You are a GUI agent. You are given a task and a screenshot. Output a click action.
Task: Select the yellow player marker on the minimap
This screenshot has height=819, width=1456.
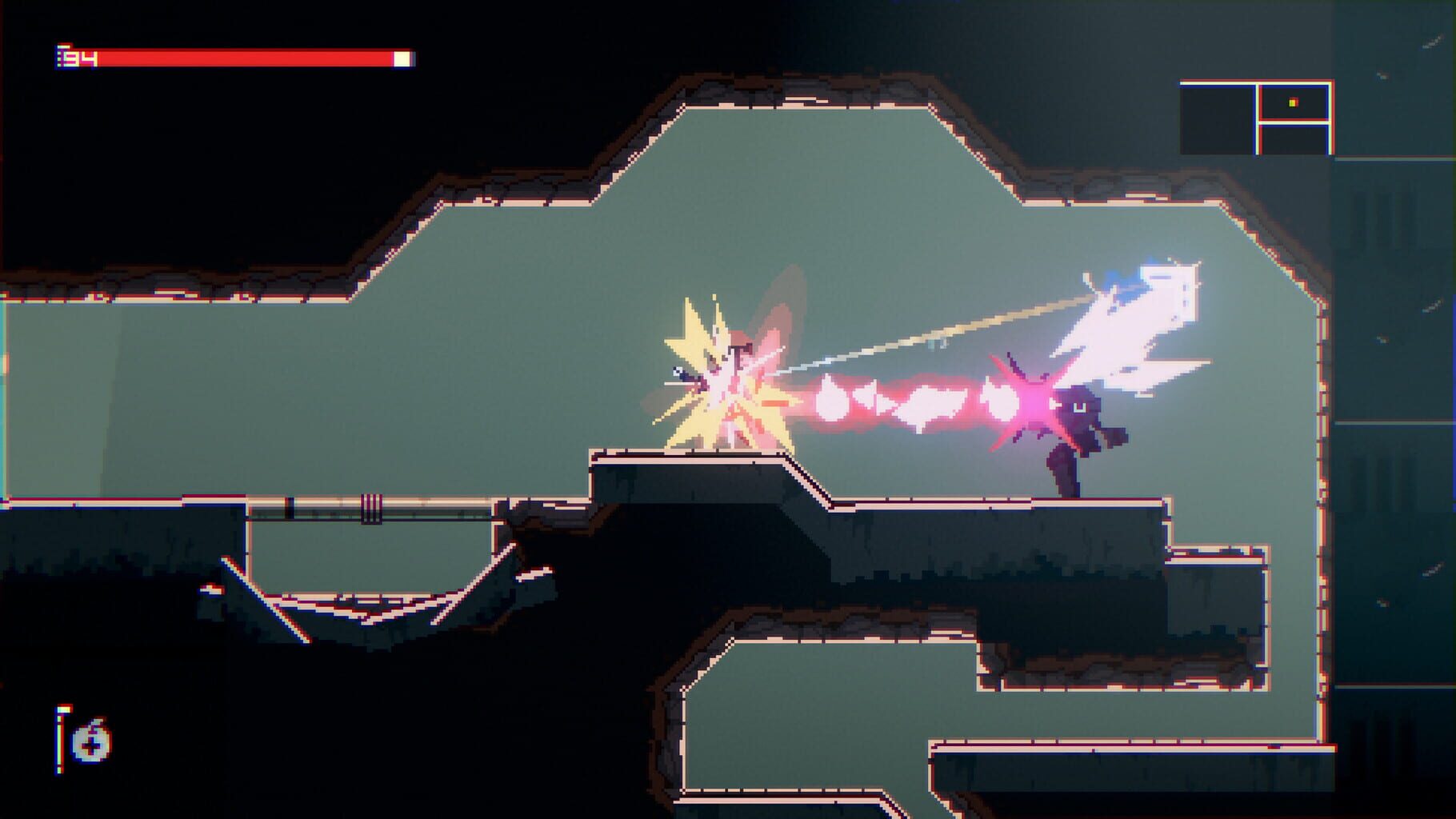1292,102
